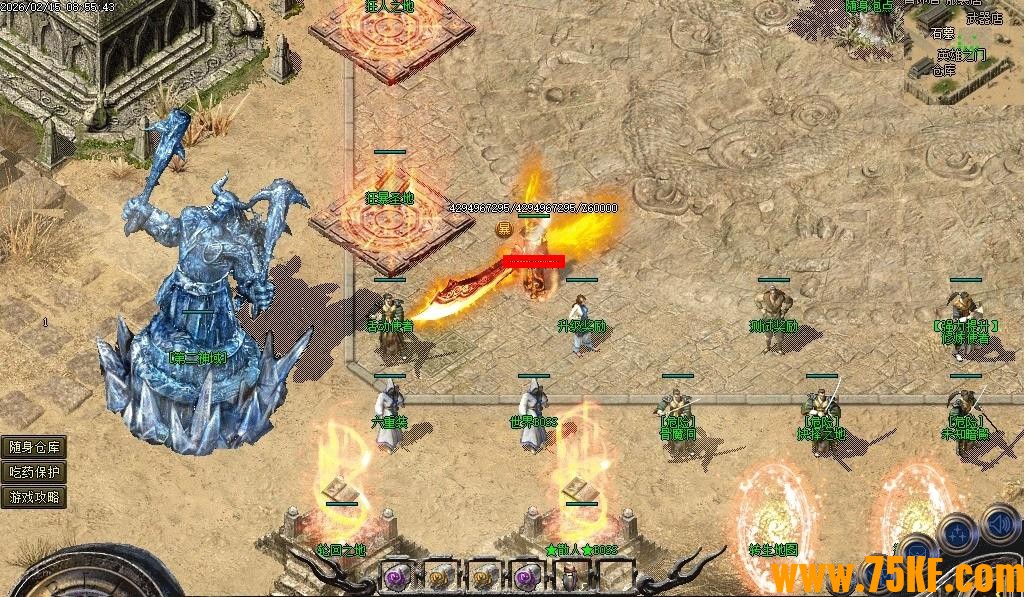
Task: Use the hotbar slot holding the helmeted figure item
Action: coord(570,576)
